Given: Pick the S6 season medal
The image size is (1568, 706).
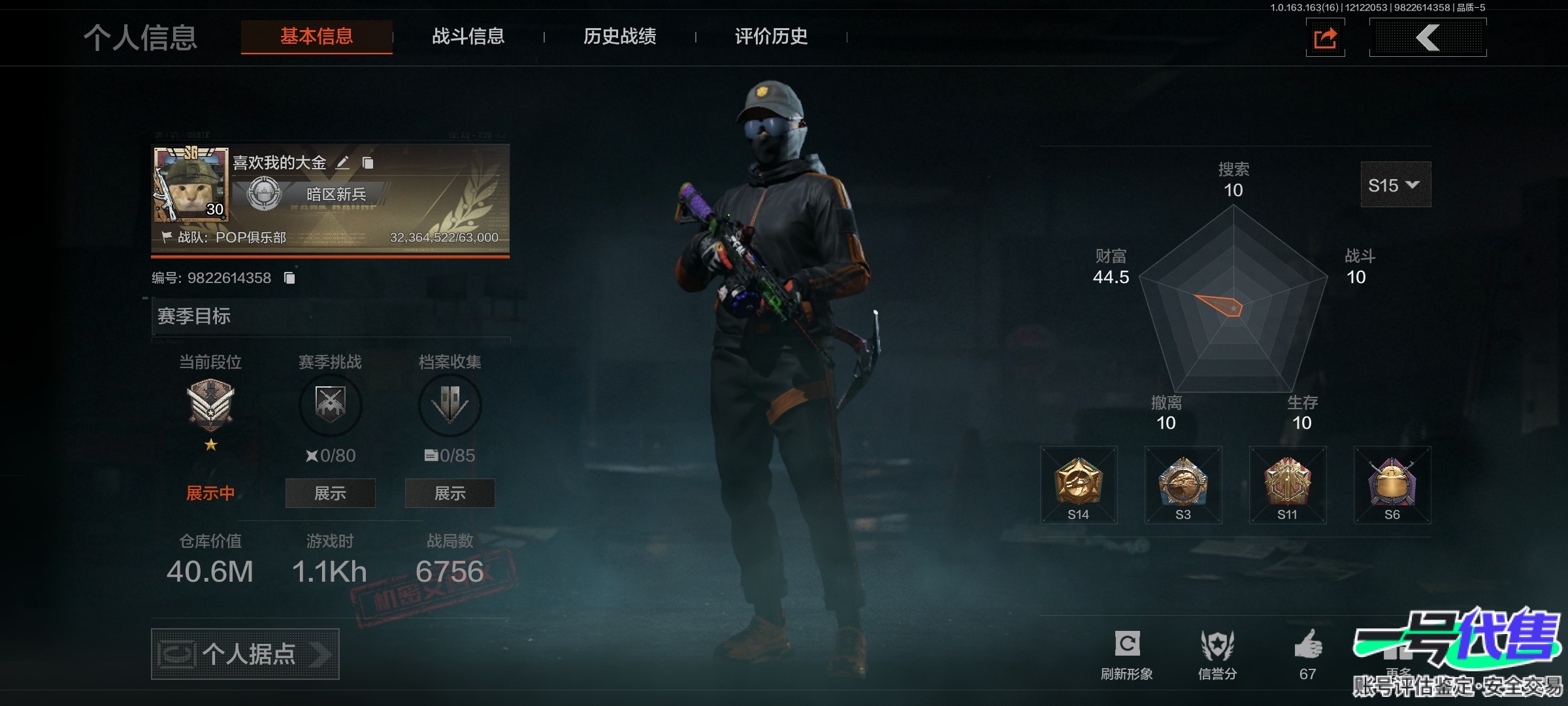Looking at the screenshot, I should click(x=1392, y=485).
